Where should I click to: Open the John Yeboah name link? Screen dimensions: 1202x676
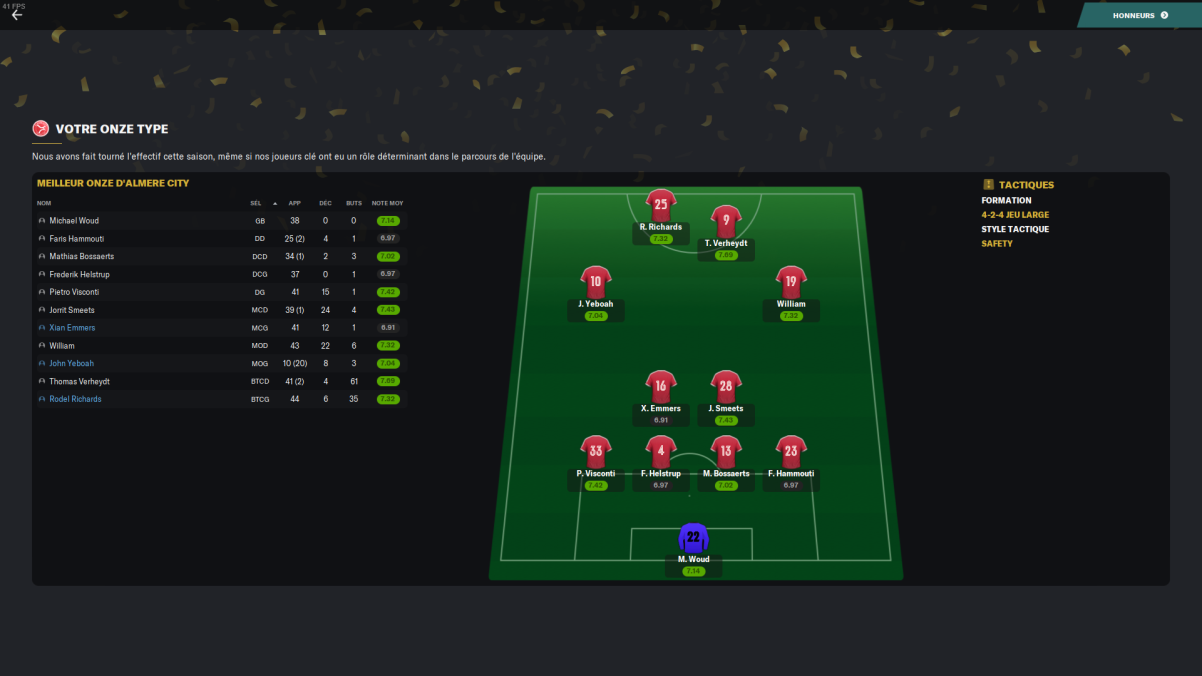[x=71, y=364]
